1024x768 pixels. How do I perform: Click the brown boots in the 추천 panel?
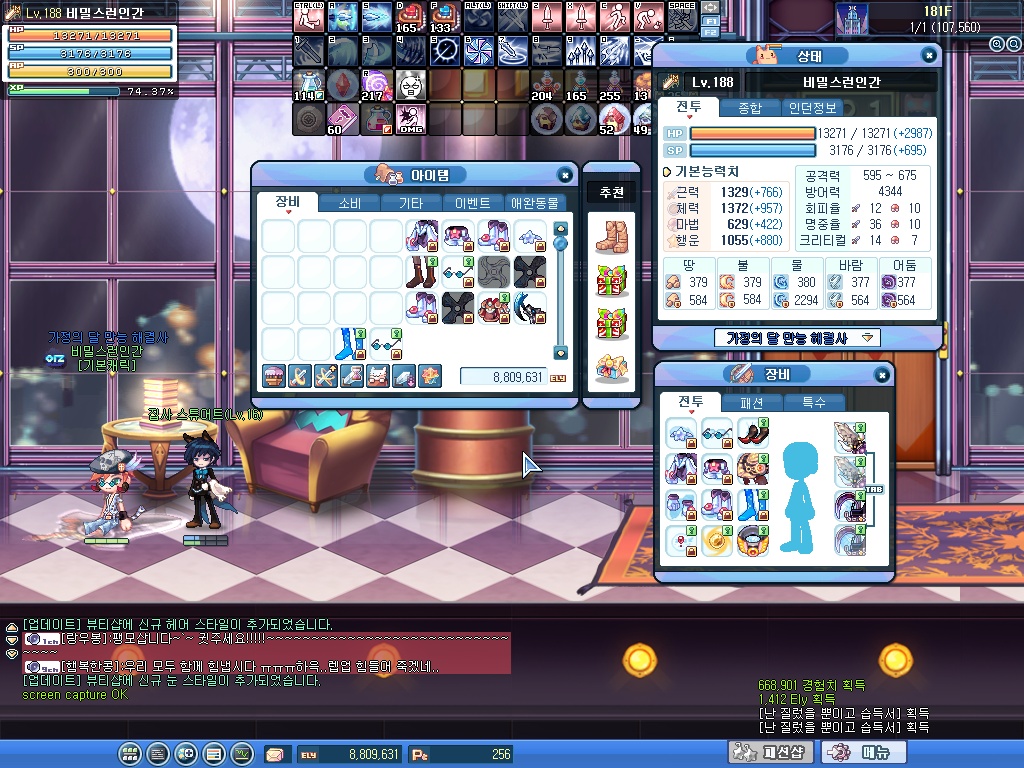coord(611,236)
